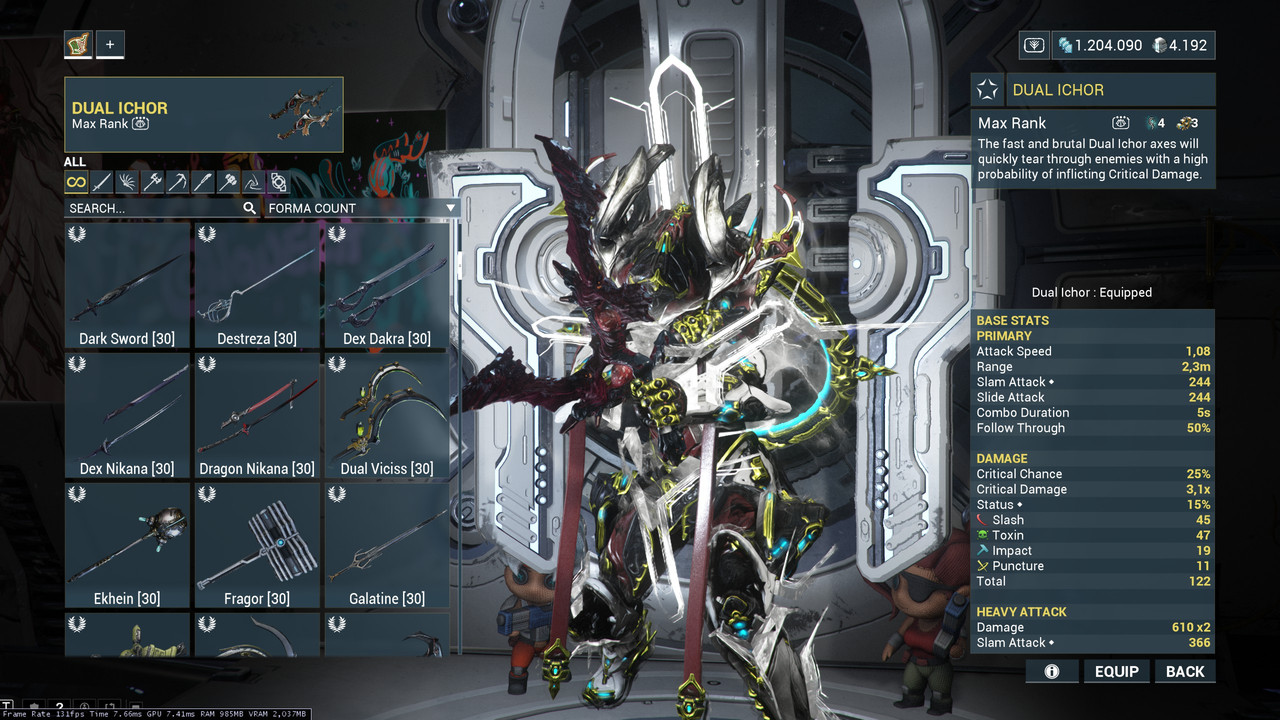Pick the Ekhein [30] hammer

point(127,546)
